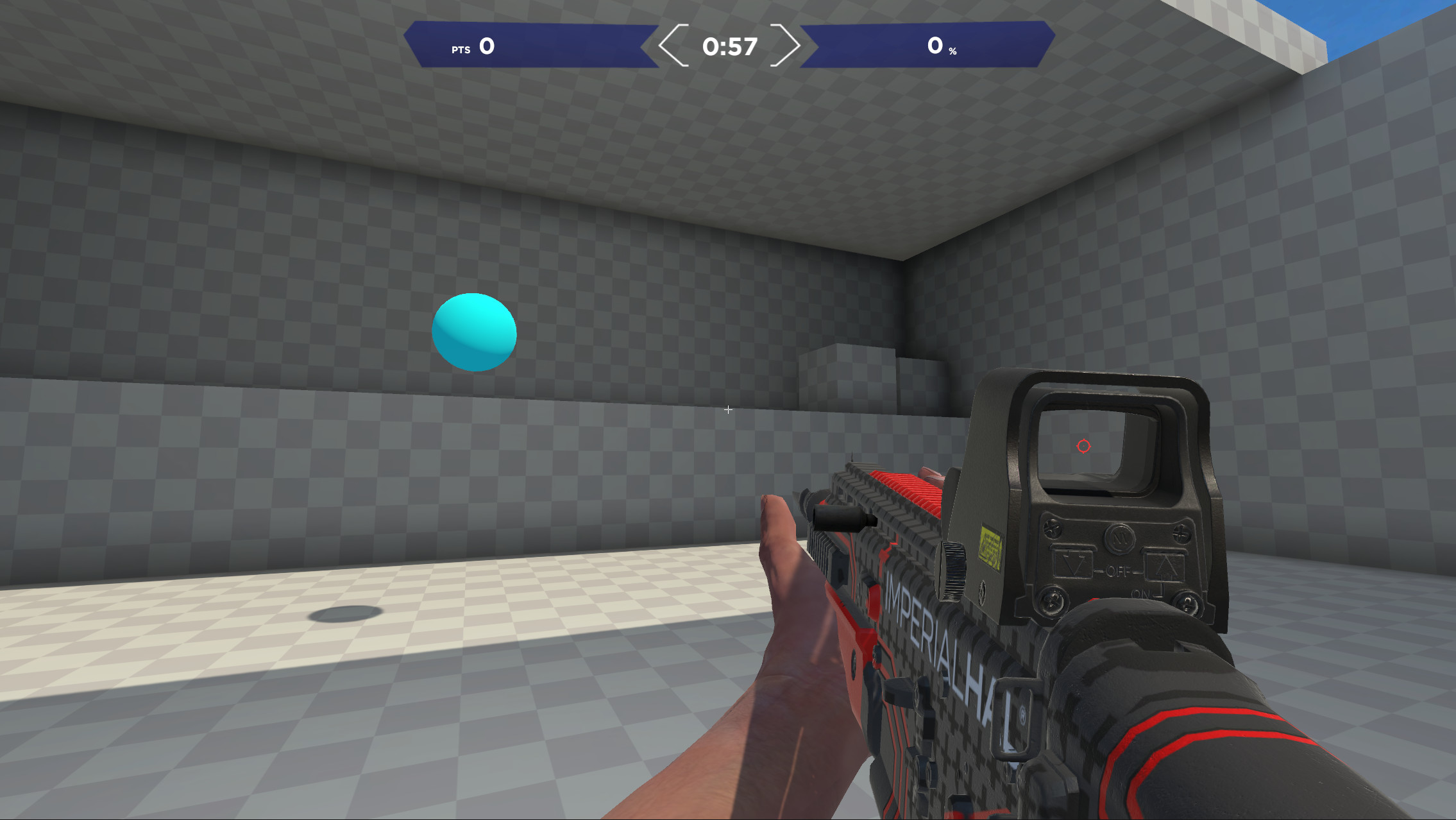Click the percent symbol on the accuracy banner

(x=952, y=51)
